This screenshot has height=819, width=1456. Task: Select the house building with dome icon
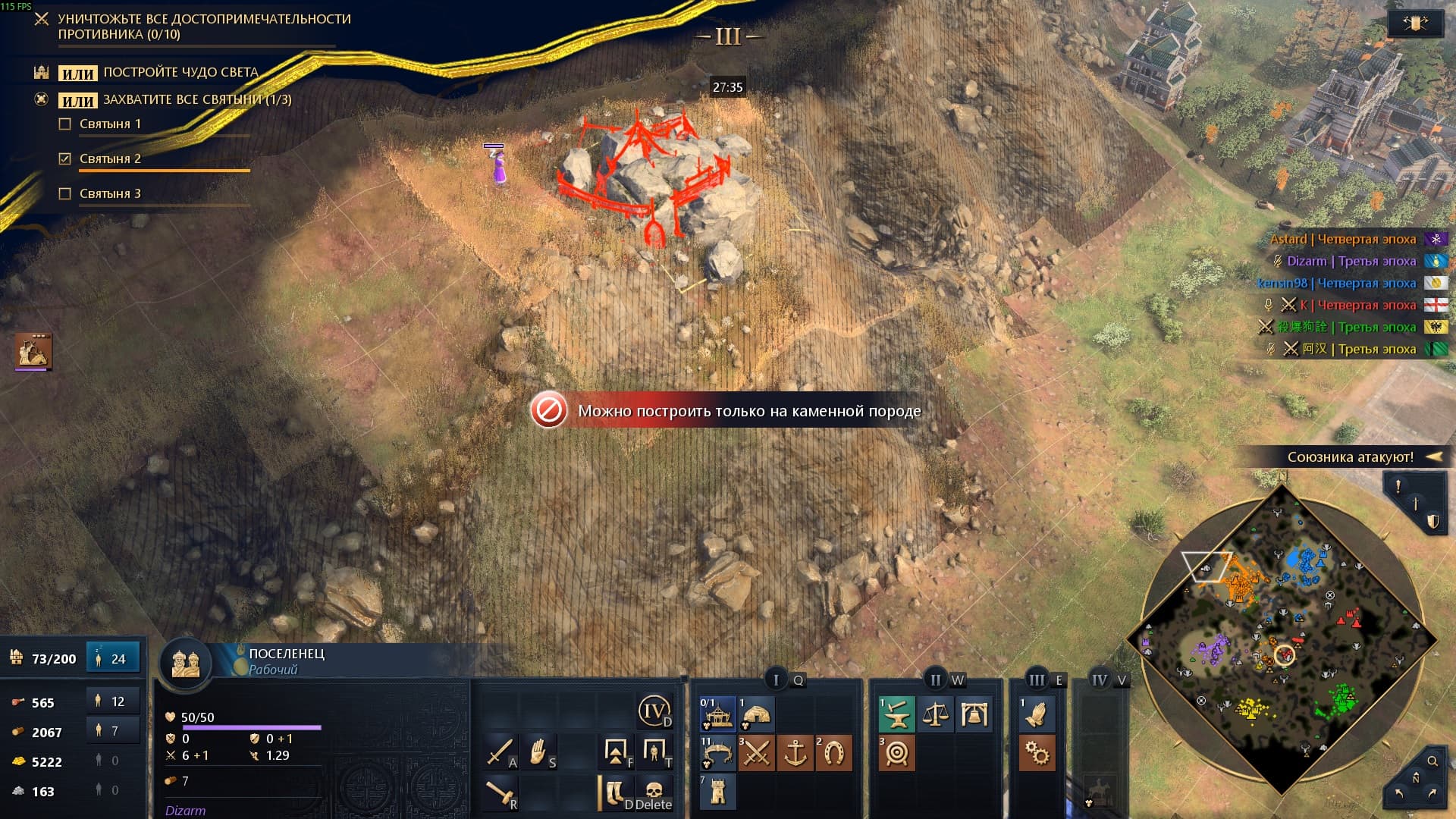tap(756, 714)
